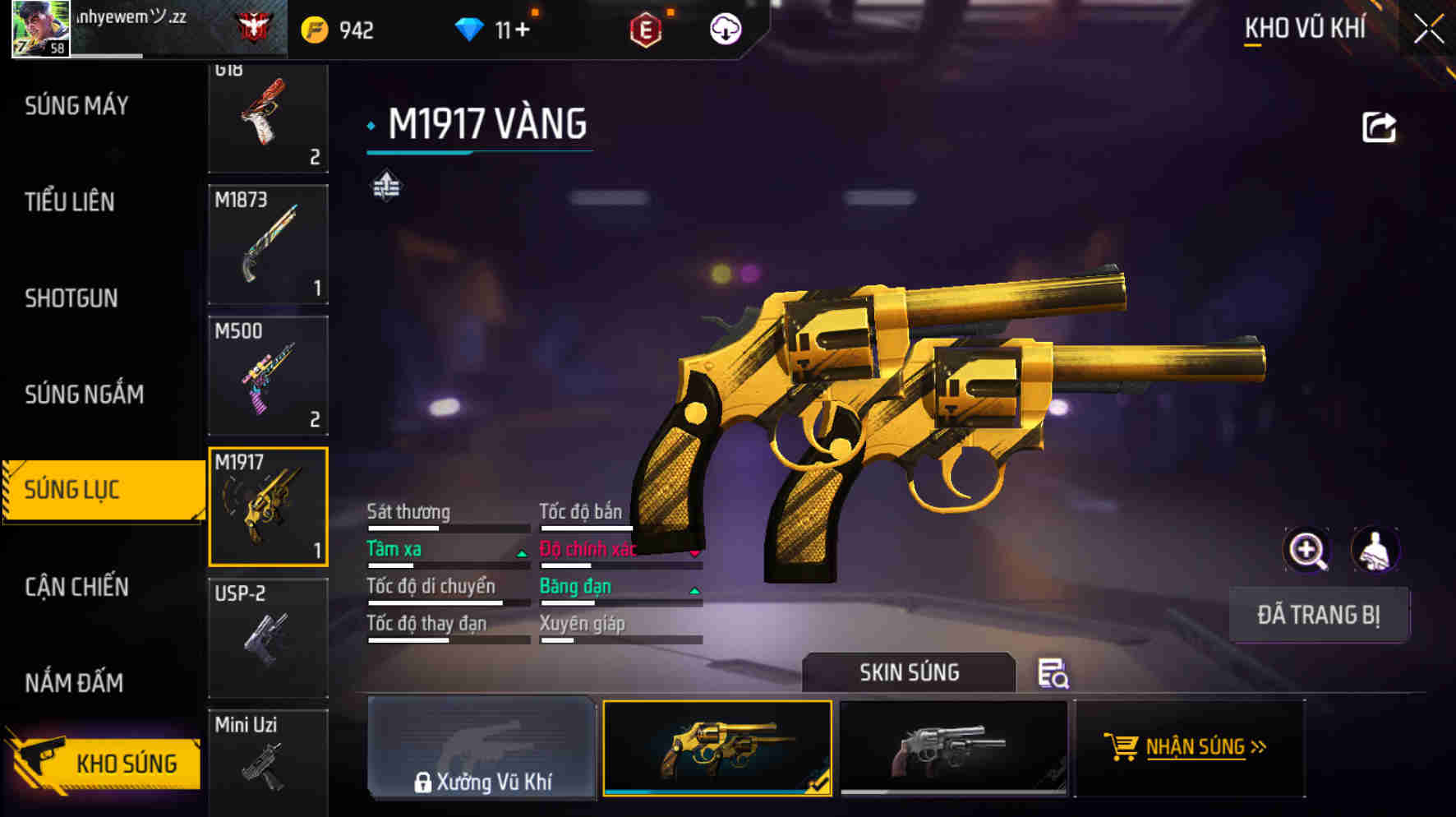This screenshot has width=1456, height=817.
Task: Click the Kho Súng button
Action: [105, 764]
